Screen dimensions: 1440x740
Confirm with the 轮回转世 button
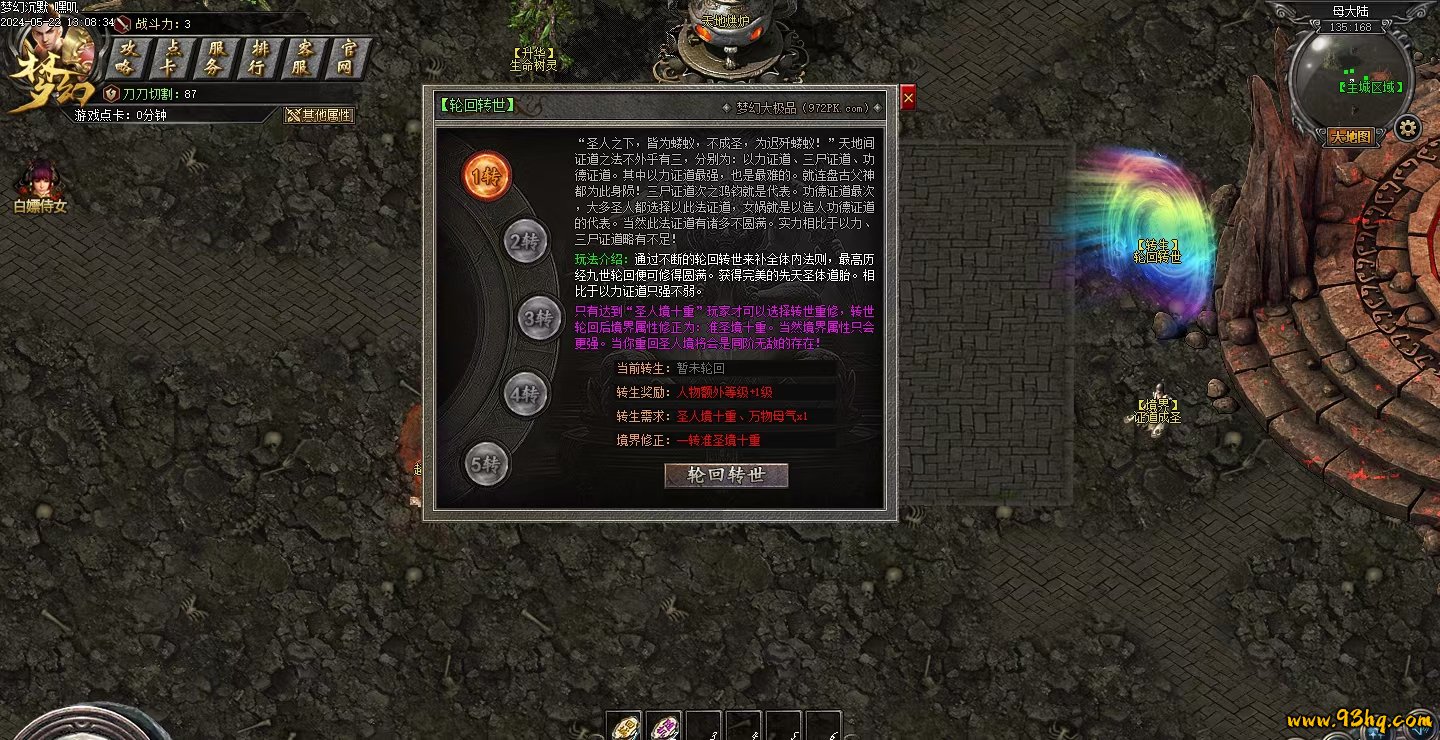726,475
